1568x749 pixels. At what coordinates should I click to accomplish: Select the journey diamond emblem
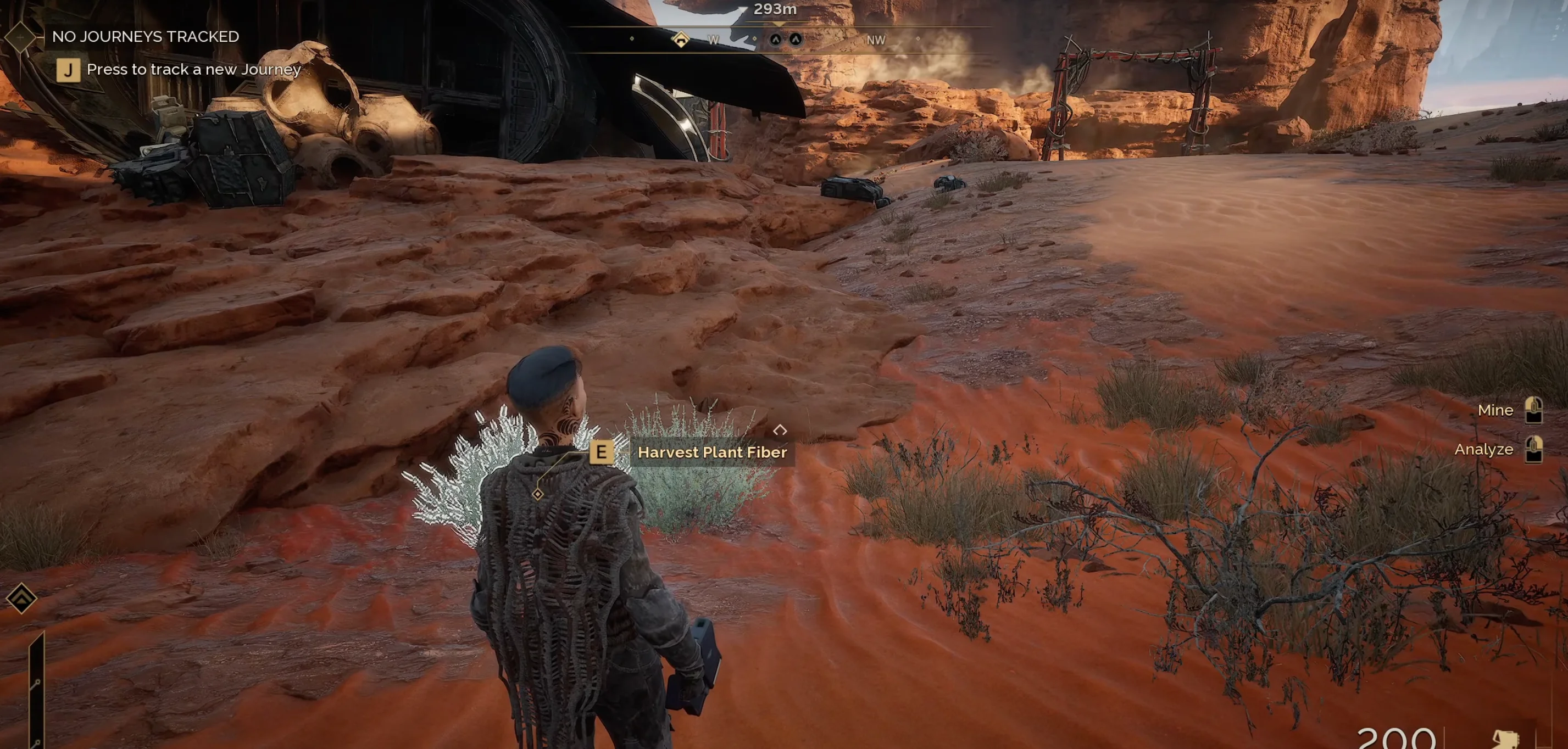pyautogui.click(x=21, y=36)
